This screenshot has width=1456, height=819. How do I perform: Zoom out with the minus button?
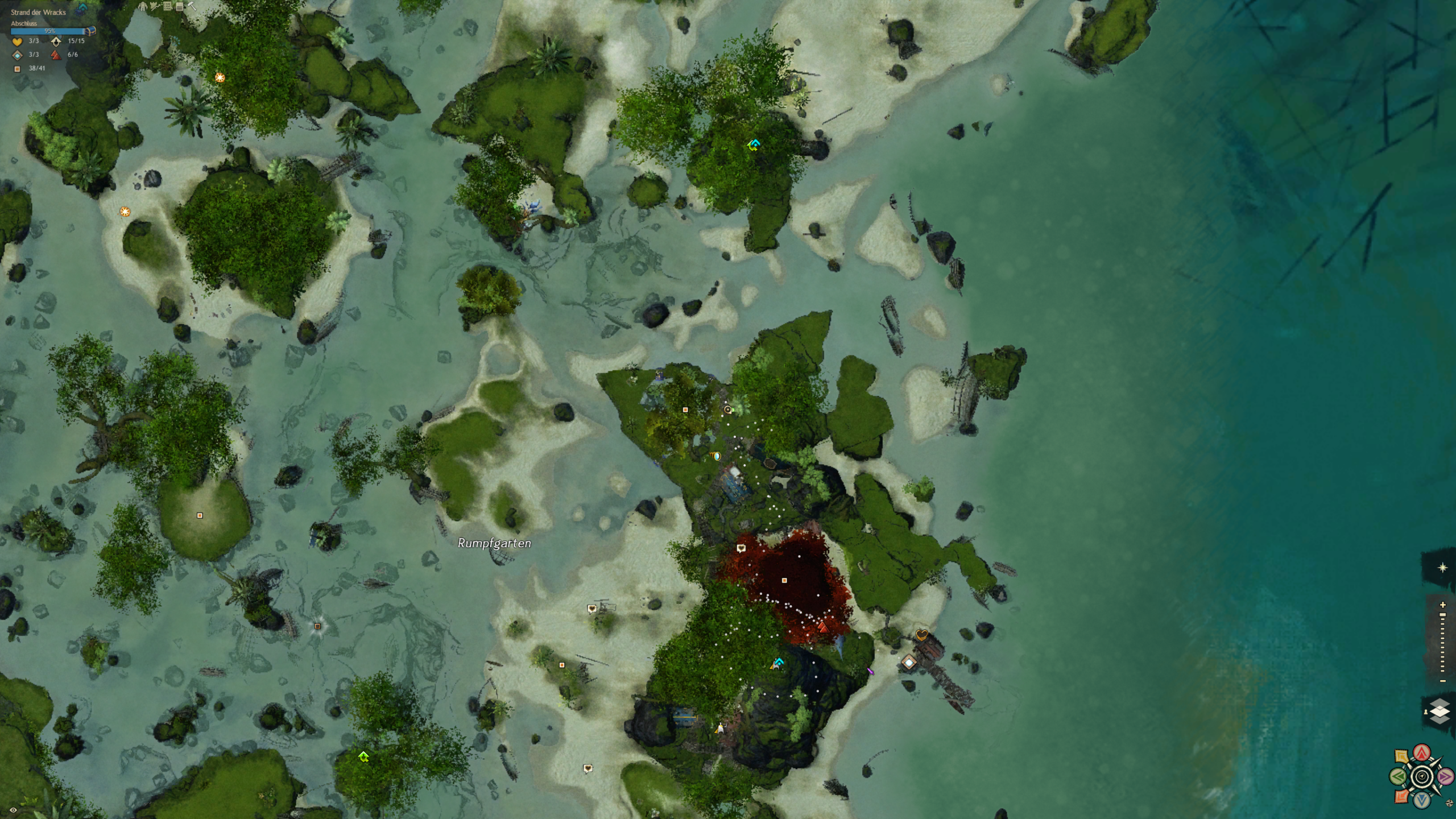point(1442,681)
